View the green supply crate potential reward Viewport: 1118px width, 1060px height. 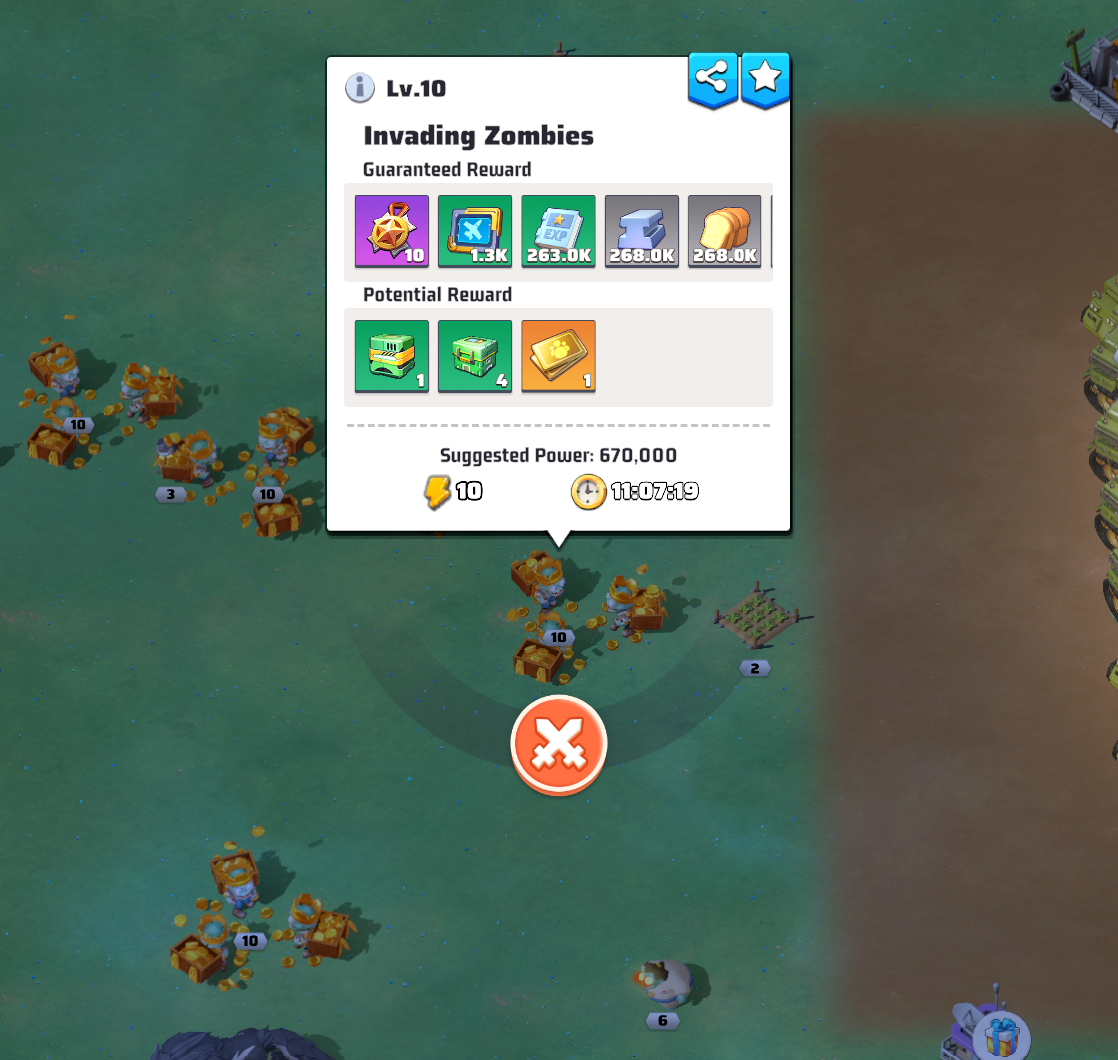[x=475, y=357]
